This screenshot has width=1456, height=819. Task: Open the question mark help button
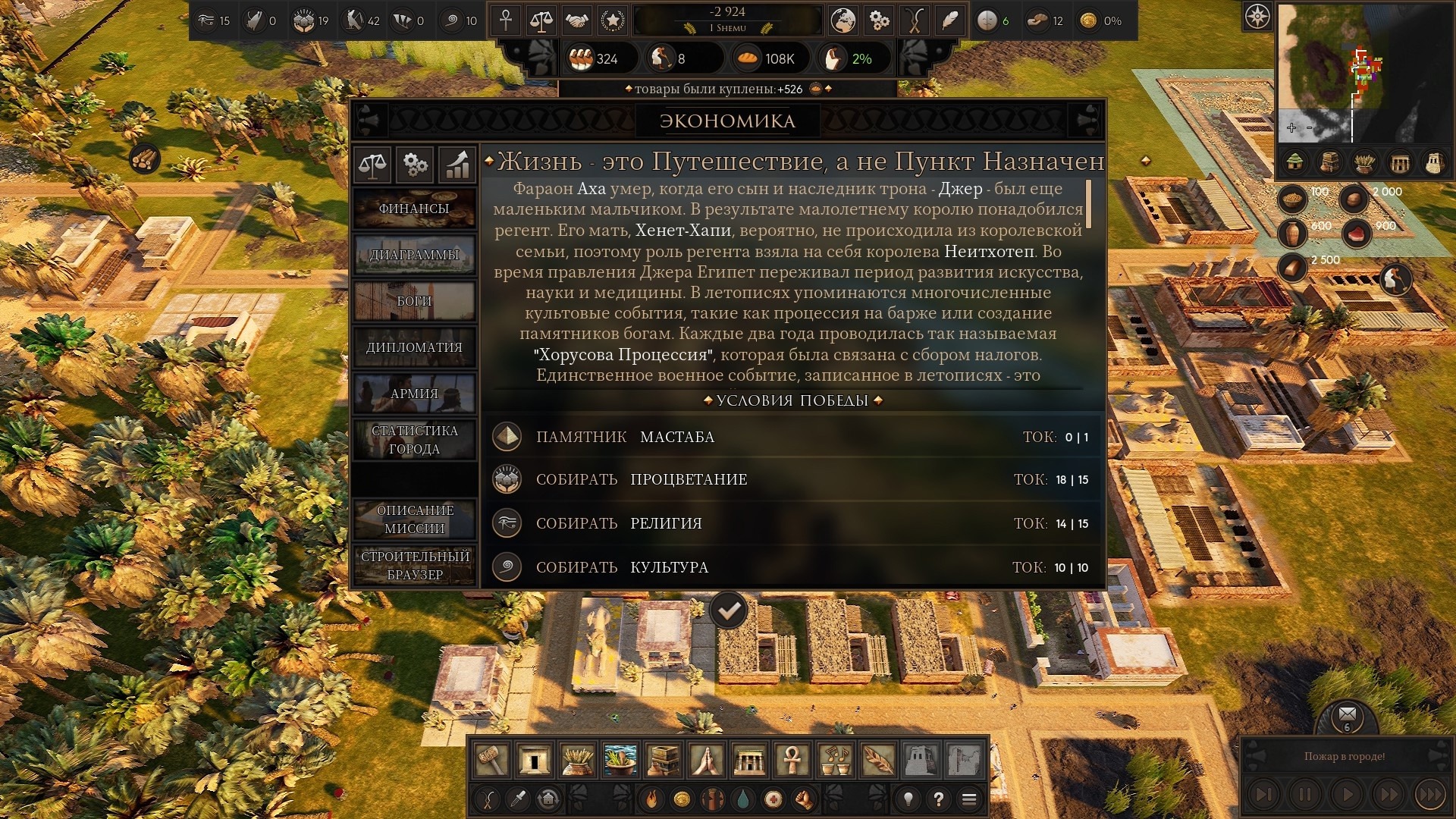(x=939, y=799)
